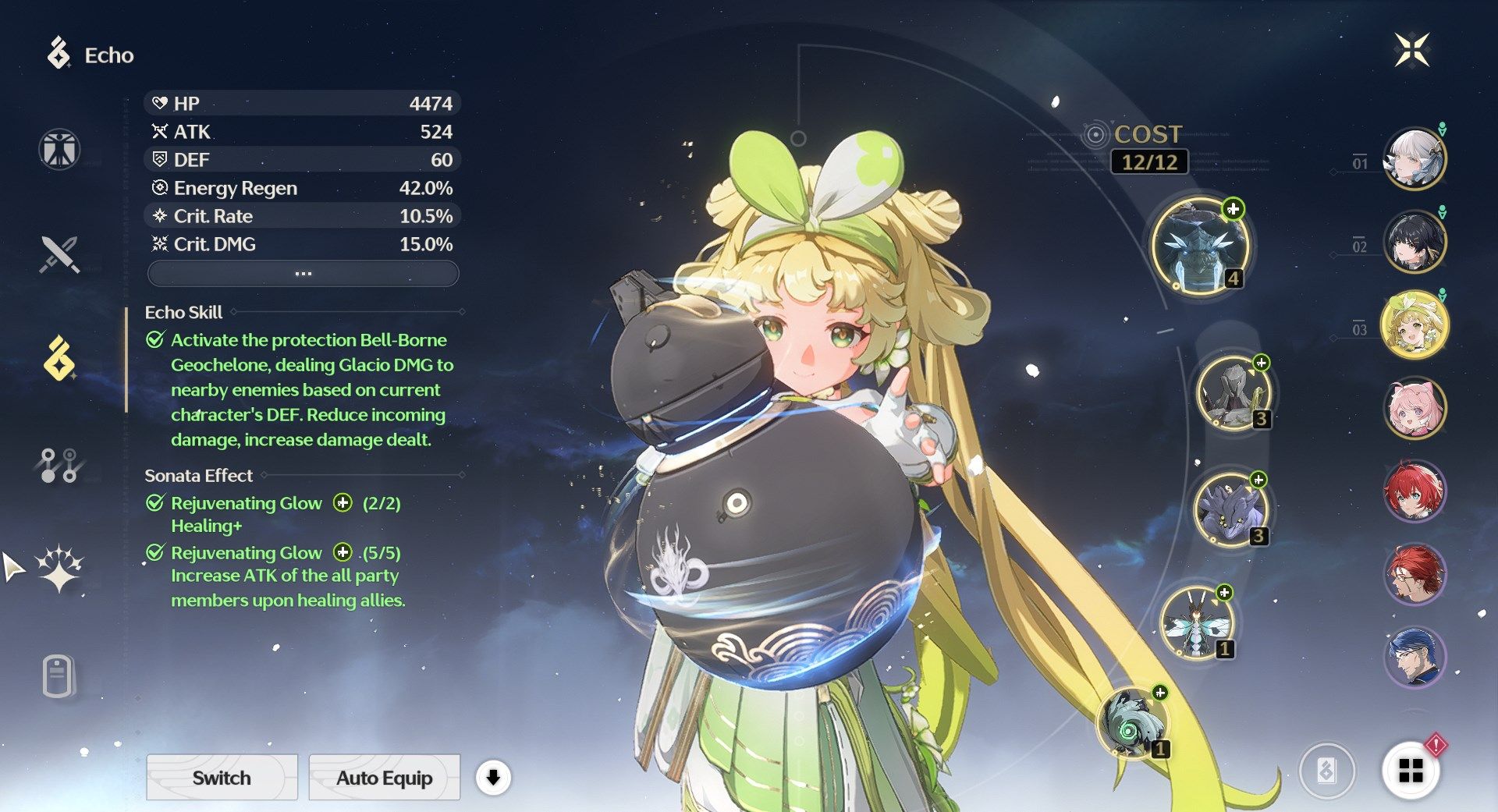Expand the stats list with the ellipsis bar
This screenshot has width=1498, height=812.
click(303, 274)
